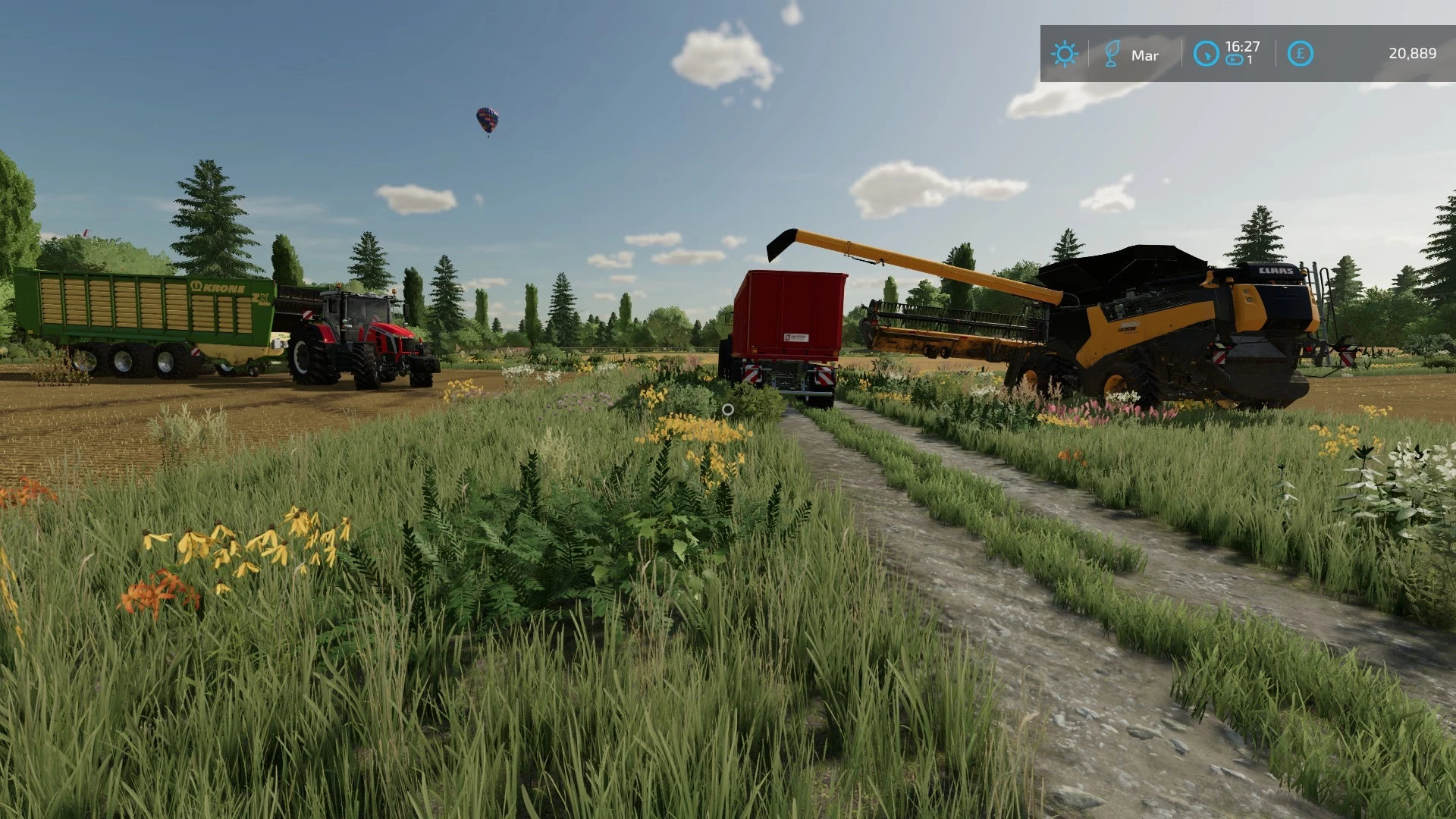Expand the clock showing 16:27
This screenshot has height=819, width=1456.
tap(1242, 47)
